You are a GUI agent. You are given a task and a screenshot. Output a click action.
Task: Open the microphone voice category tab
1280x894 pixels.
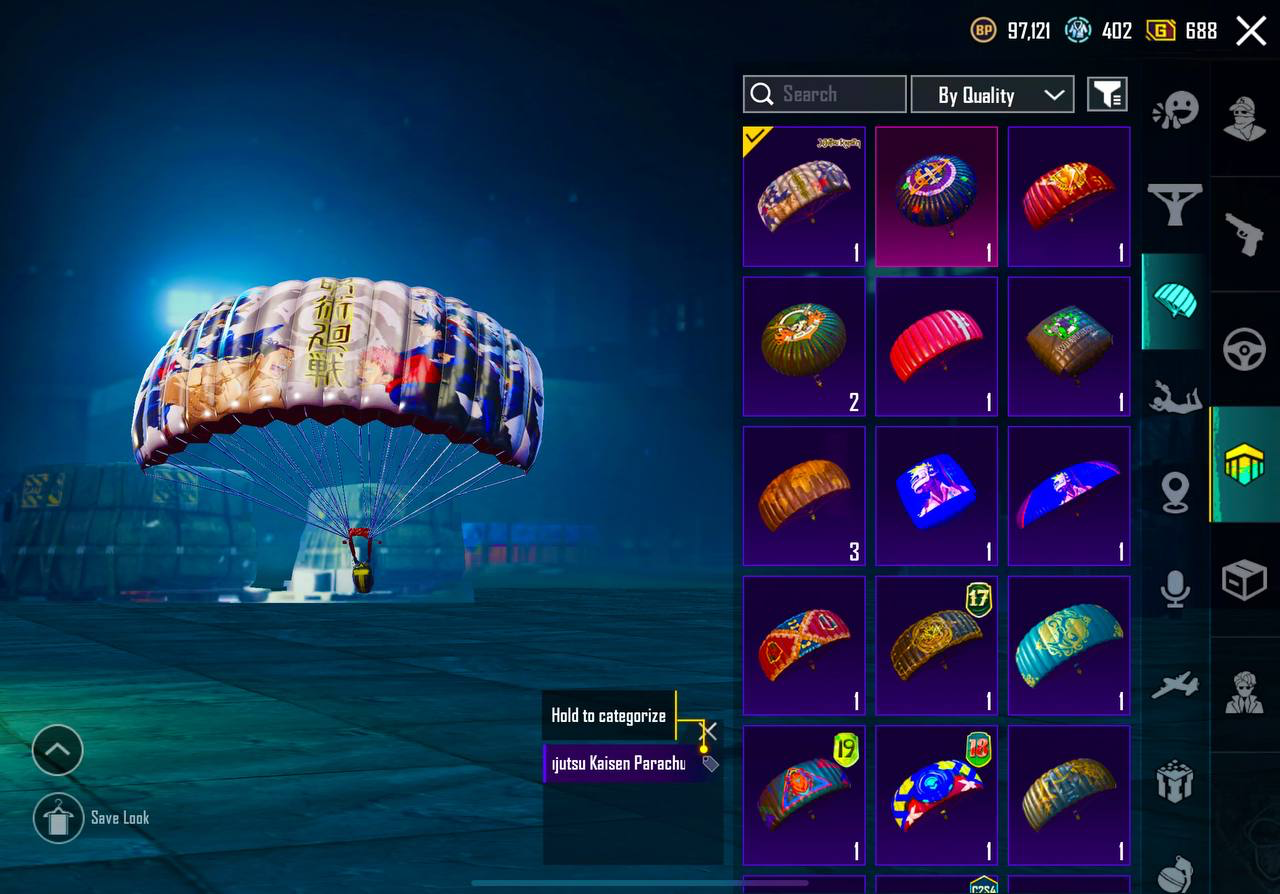click(1175, 588)
